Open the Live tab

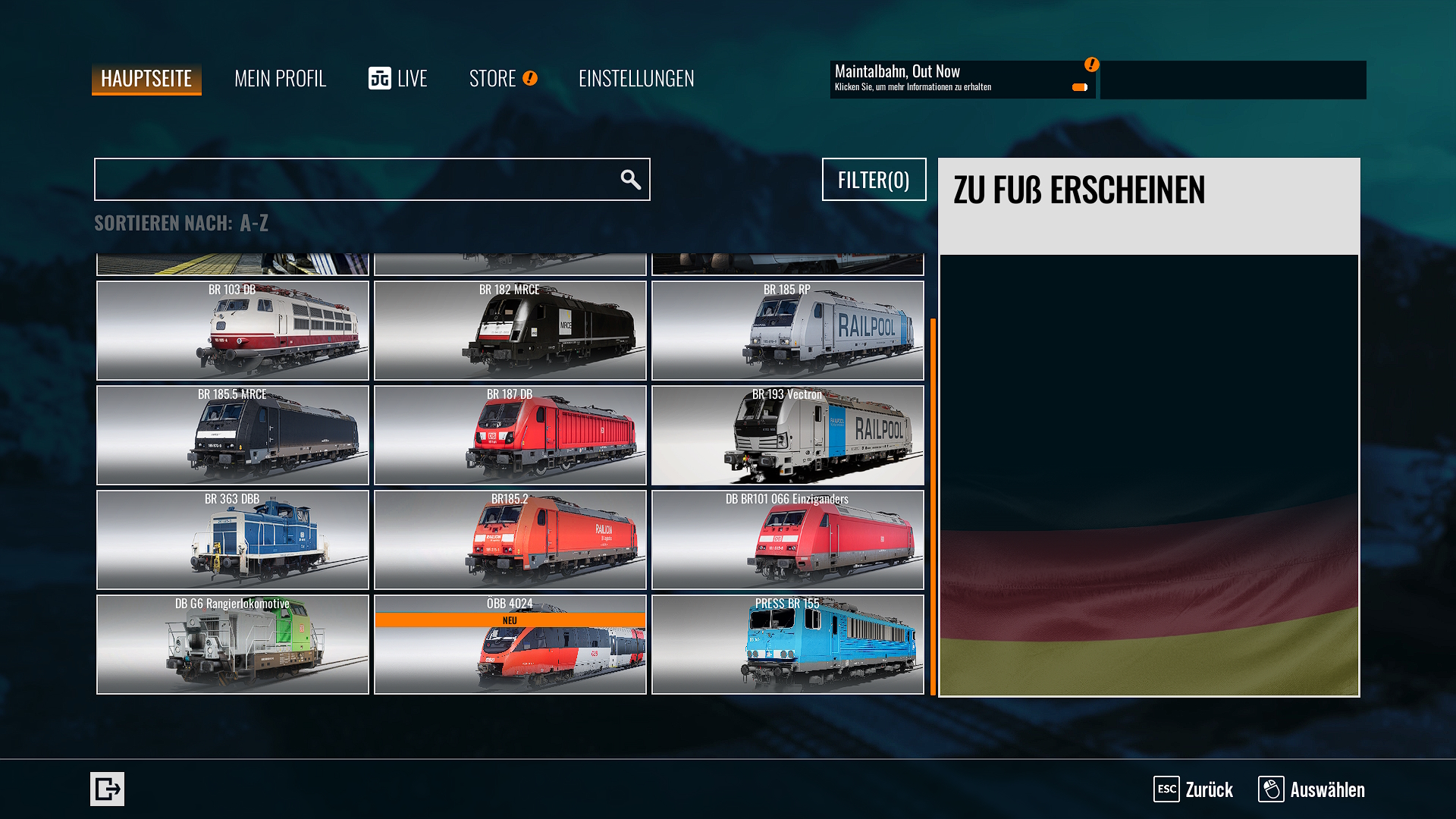point(398,78)
